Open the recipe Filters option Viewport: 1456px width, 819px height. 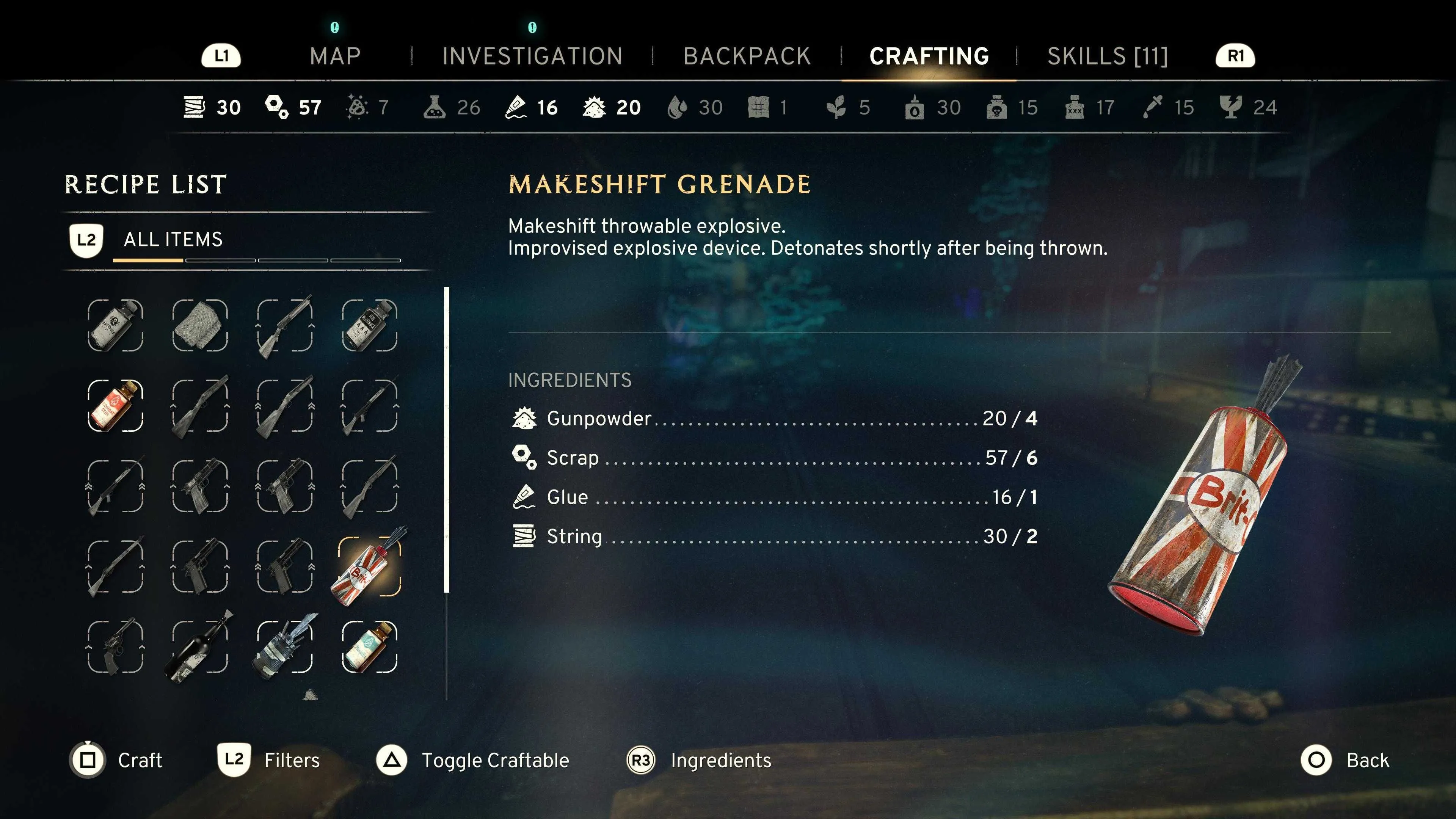click(x=269, y=760)
